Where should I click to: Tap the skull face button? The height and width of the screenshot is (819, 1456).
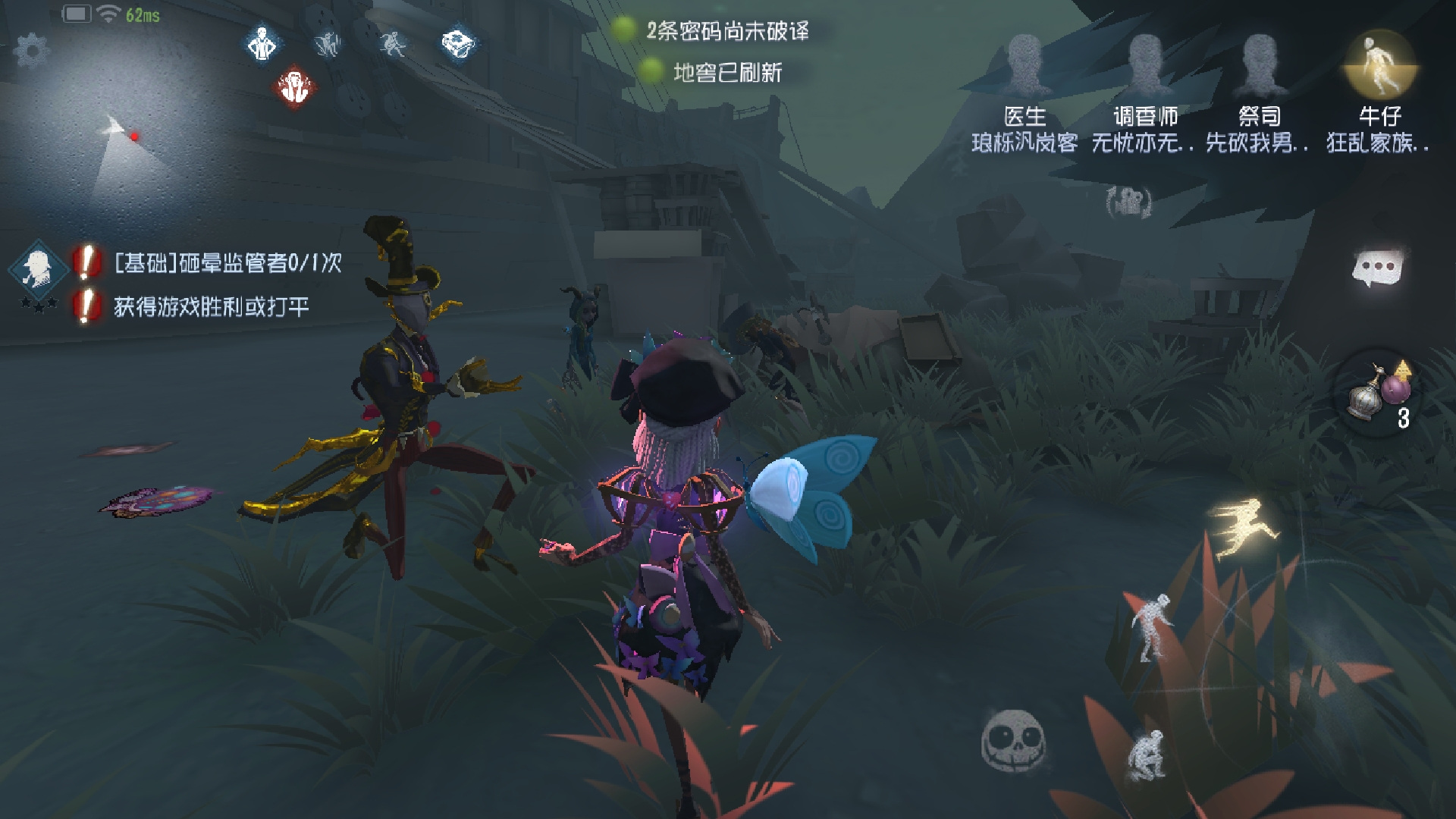coord(1013,741)
